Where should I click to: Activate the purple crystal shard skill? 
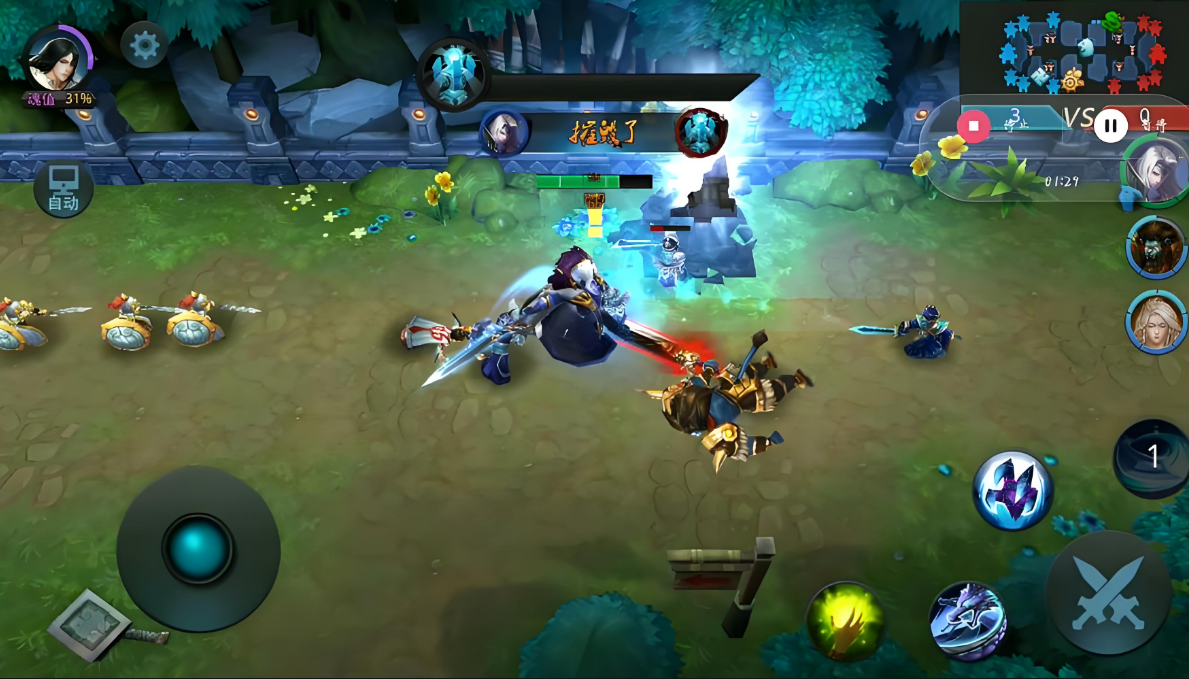tap(1013, 490)
